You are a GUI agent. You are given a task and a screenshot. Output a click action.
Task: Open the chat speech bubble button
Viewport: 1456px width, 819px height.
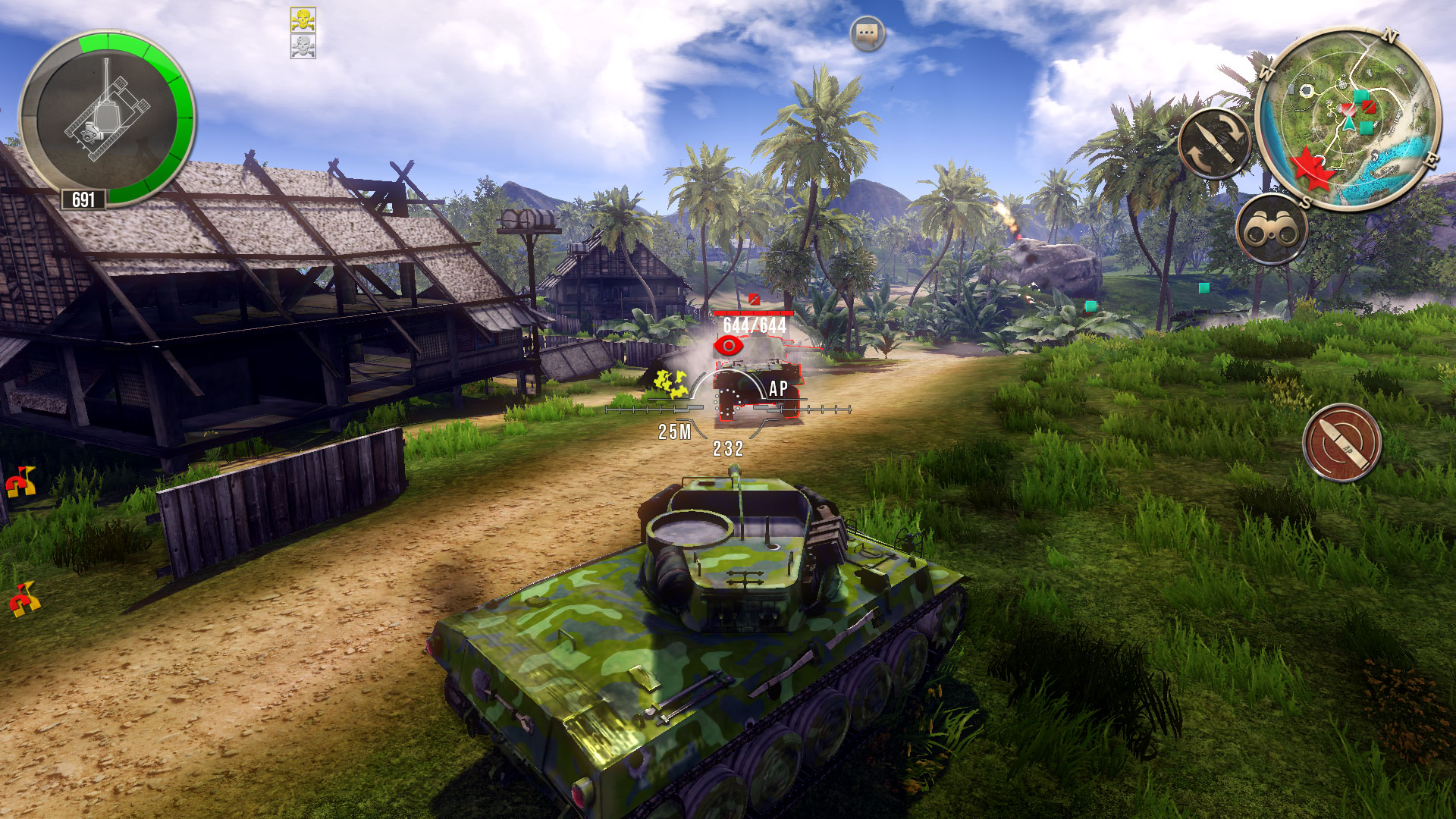pos(868,35)
